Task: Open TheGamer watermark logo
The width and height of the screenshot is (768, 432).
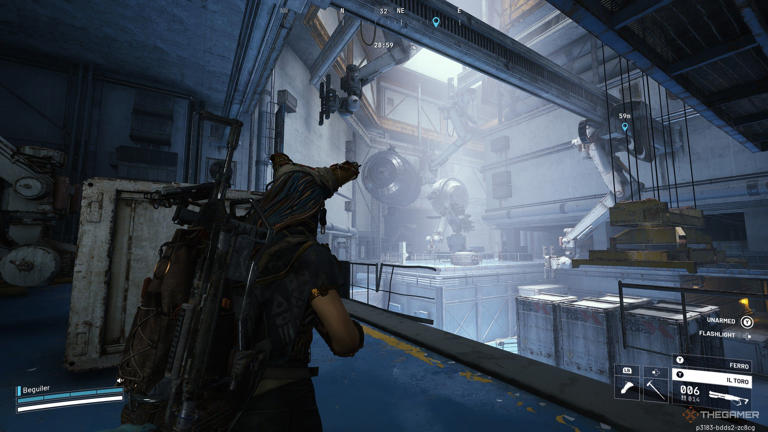Action: tap(719, 414)
